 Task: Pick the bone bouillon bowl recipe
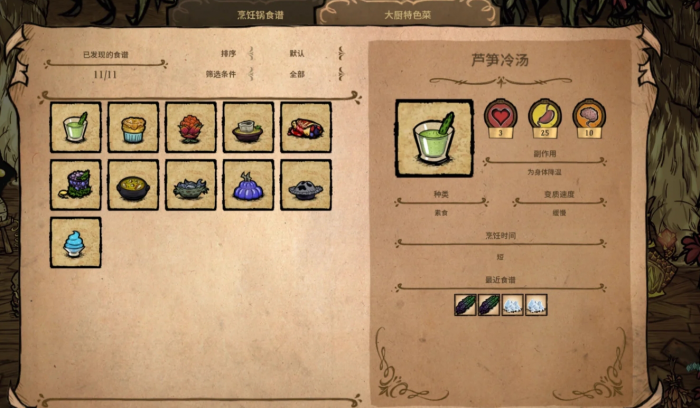[248, 127]
